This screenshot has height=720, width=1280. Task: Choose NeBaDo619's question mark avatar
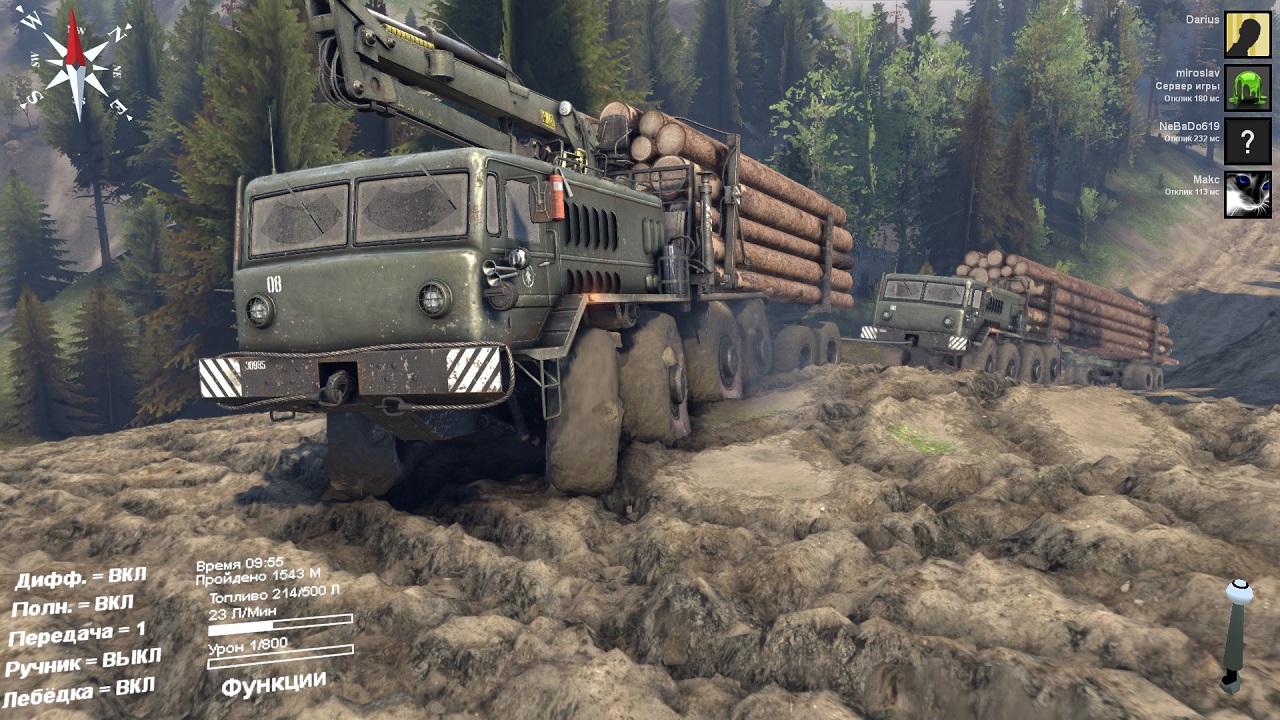tap(1248, 141)
